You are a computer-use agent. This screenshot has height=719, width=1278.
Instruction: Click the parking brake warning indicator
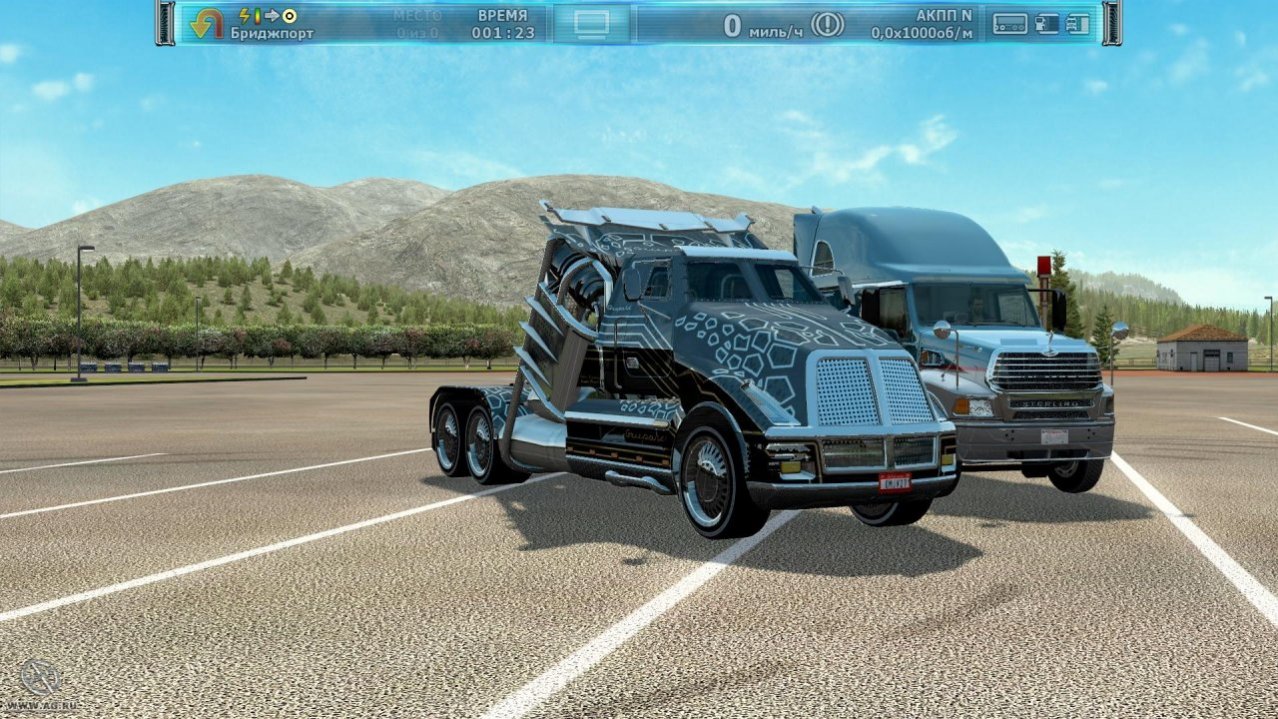pos(827,24)
